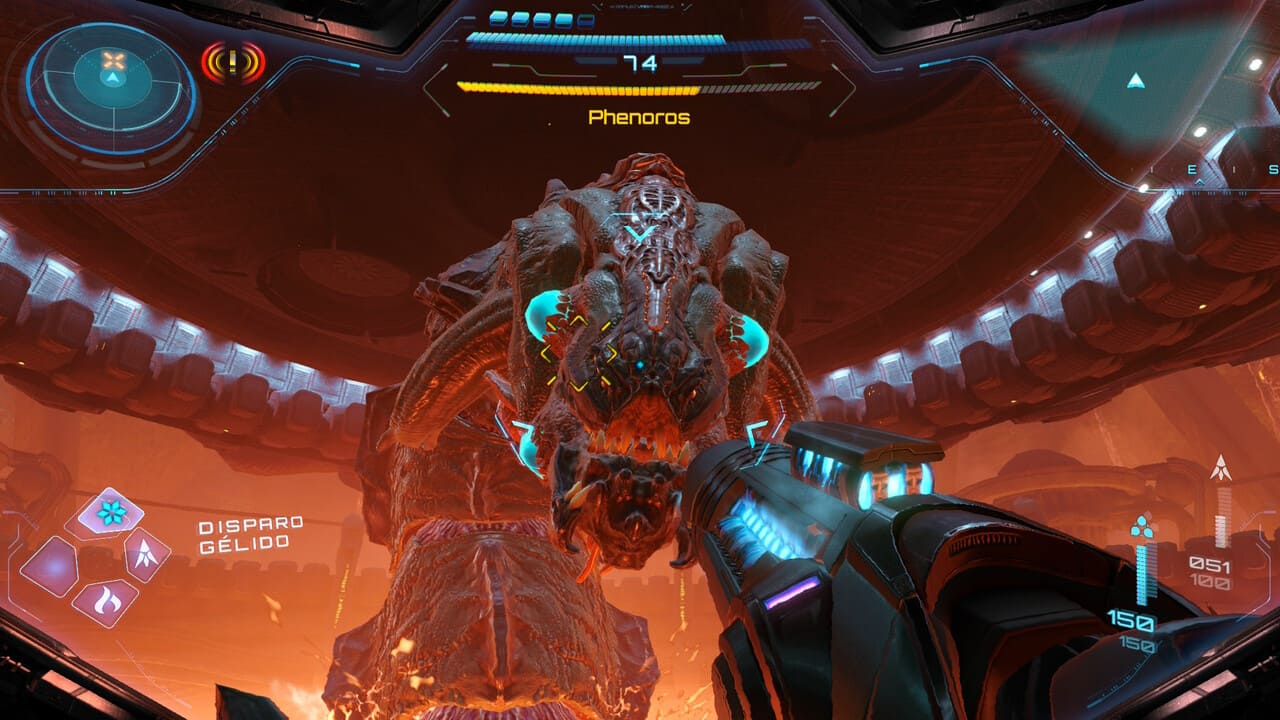This screenshot has height=720, width=1280.
Task: Open the teal minimap panel
Action: point(1135,80)
